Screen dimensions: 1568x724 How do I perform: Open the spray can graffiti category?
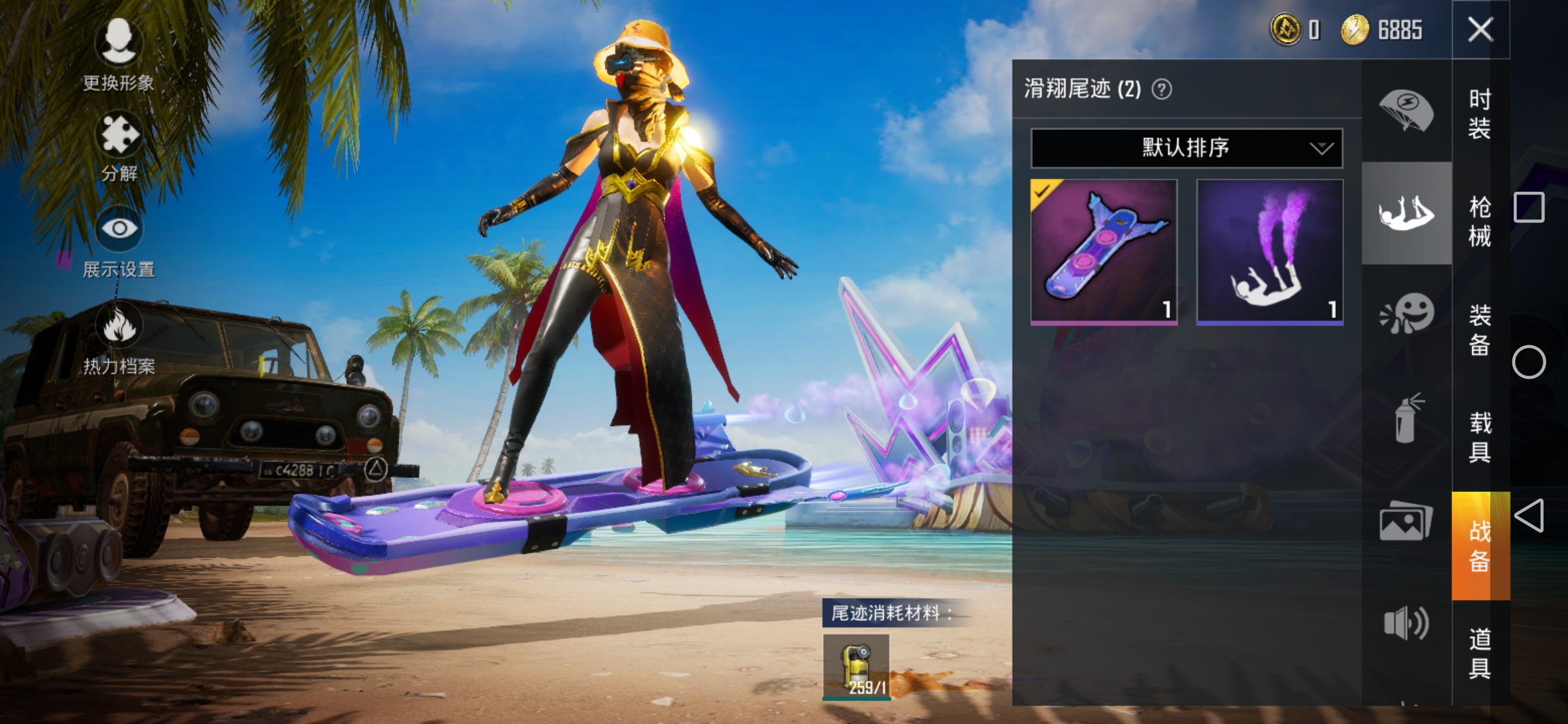pos(1406,419)
